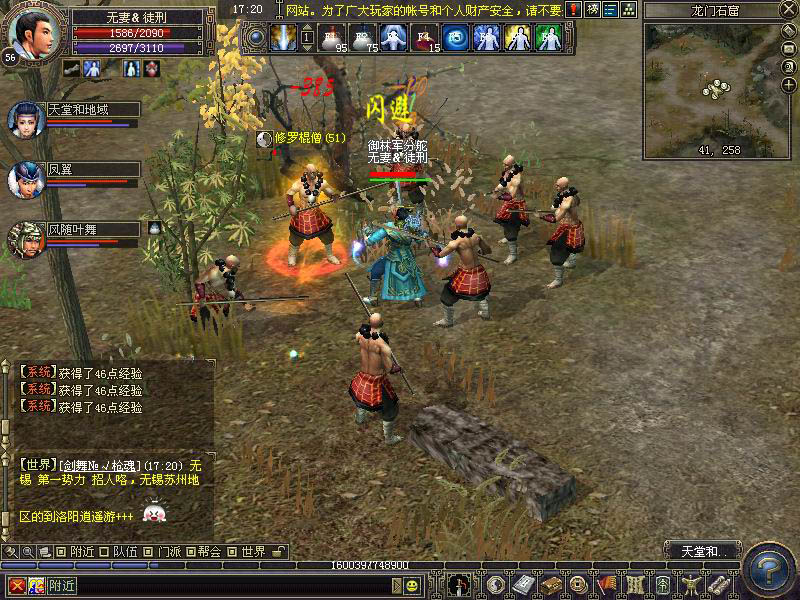Close the minimap with its X button
800x600 pixels.
coord(790,10)
